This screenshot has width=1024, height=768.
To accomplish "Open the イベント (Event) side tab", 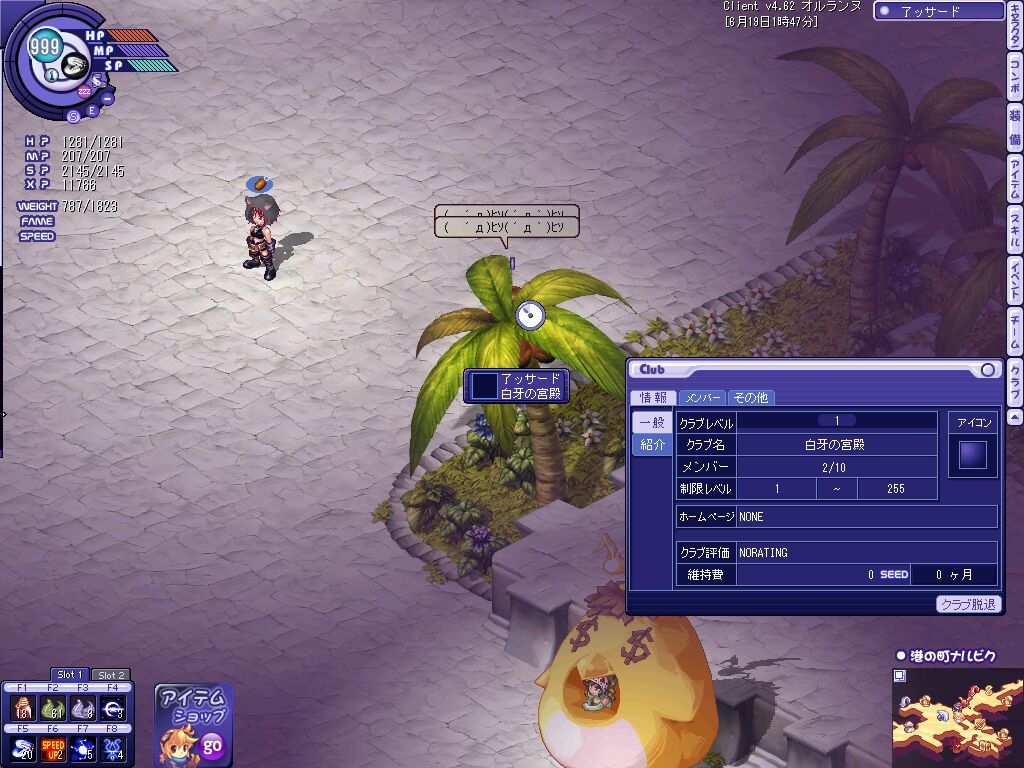I will pos(1014,281).
